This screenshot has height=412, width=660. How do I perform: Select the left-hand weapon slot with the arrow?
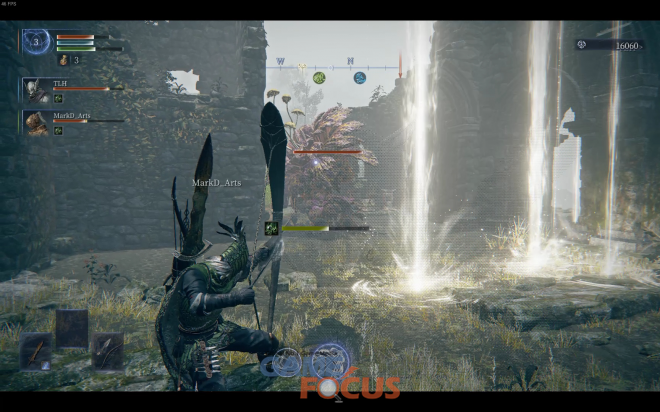[x=37, y=352]
